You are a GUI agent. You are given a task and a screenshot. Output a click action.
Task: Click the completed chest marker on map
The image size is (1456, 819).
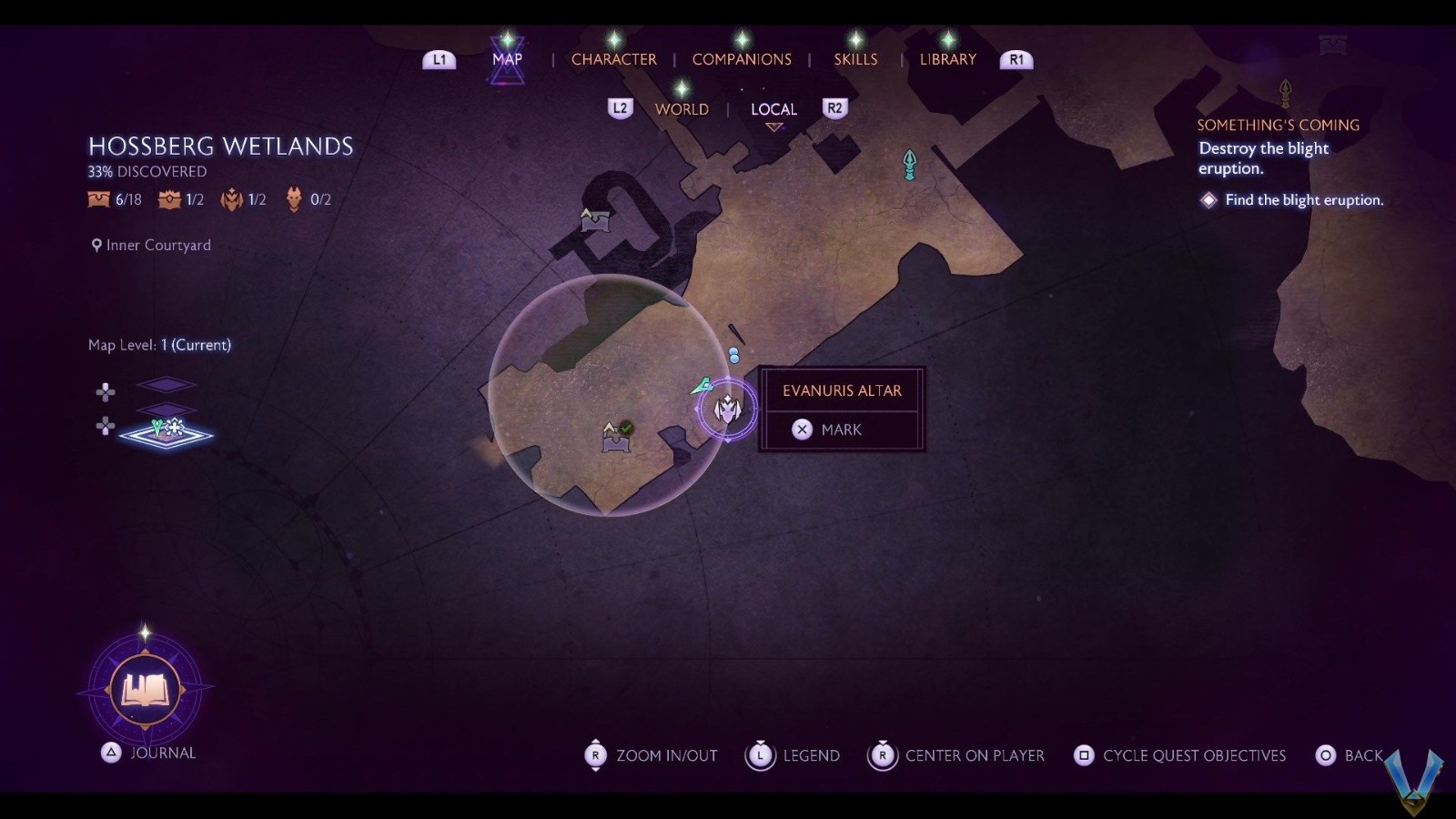tap(617, 438)
